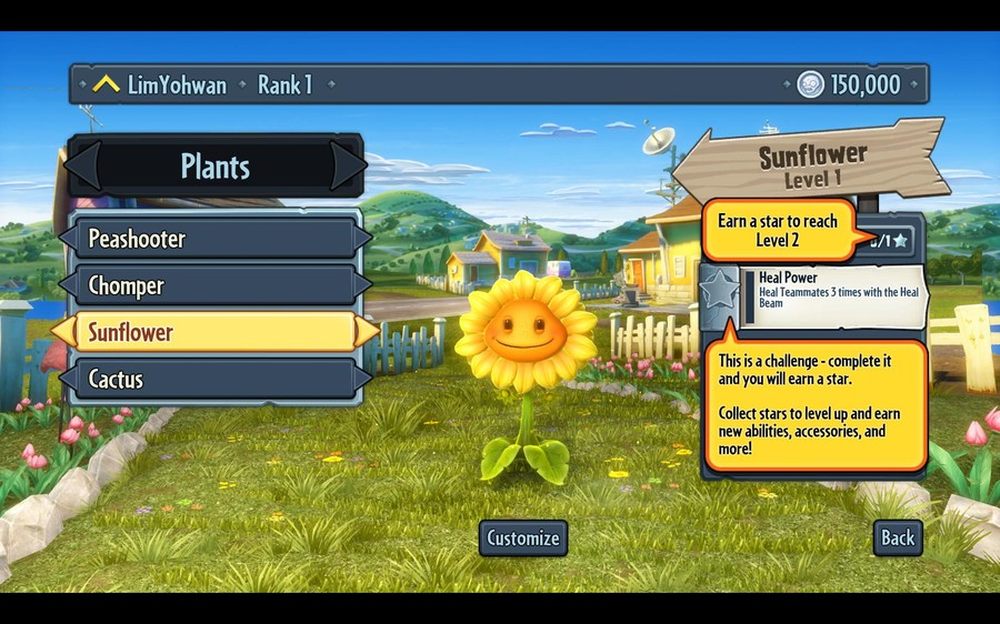Viewport: 1000px width, 624px height.
Task: Open the Customize option
Action: [523, 538]
